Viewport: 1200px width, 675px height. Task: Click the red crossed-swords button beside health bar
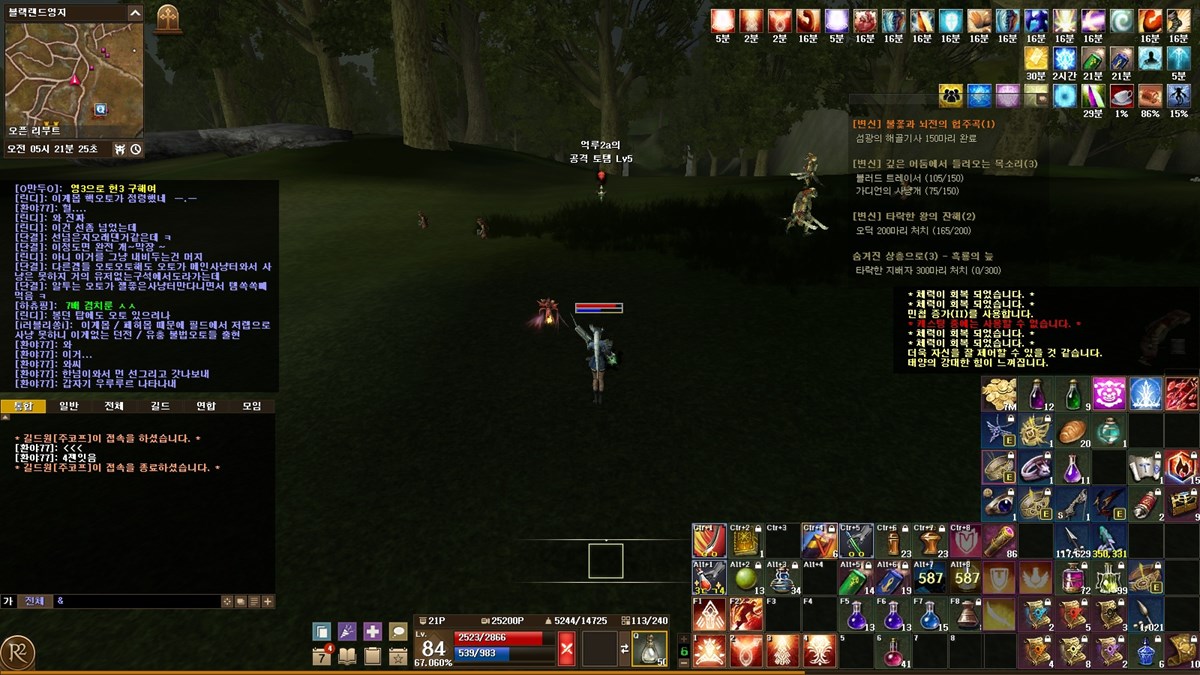coord(567,648)
